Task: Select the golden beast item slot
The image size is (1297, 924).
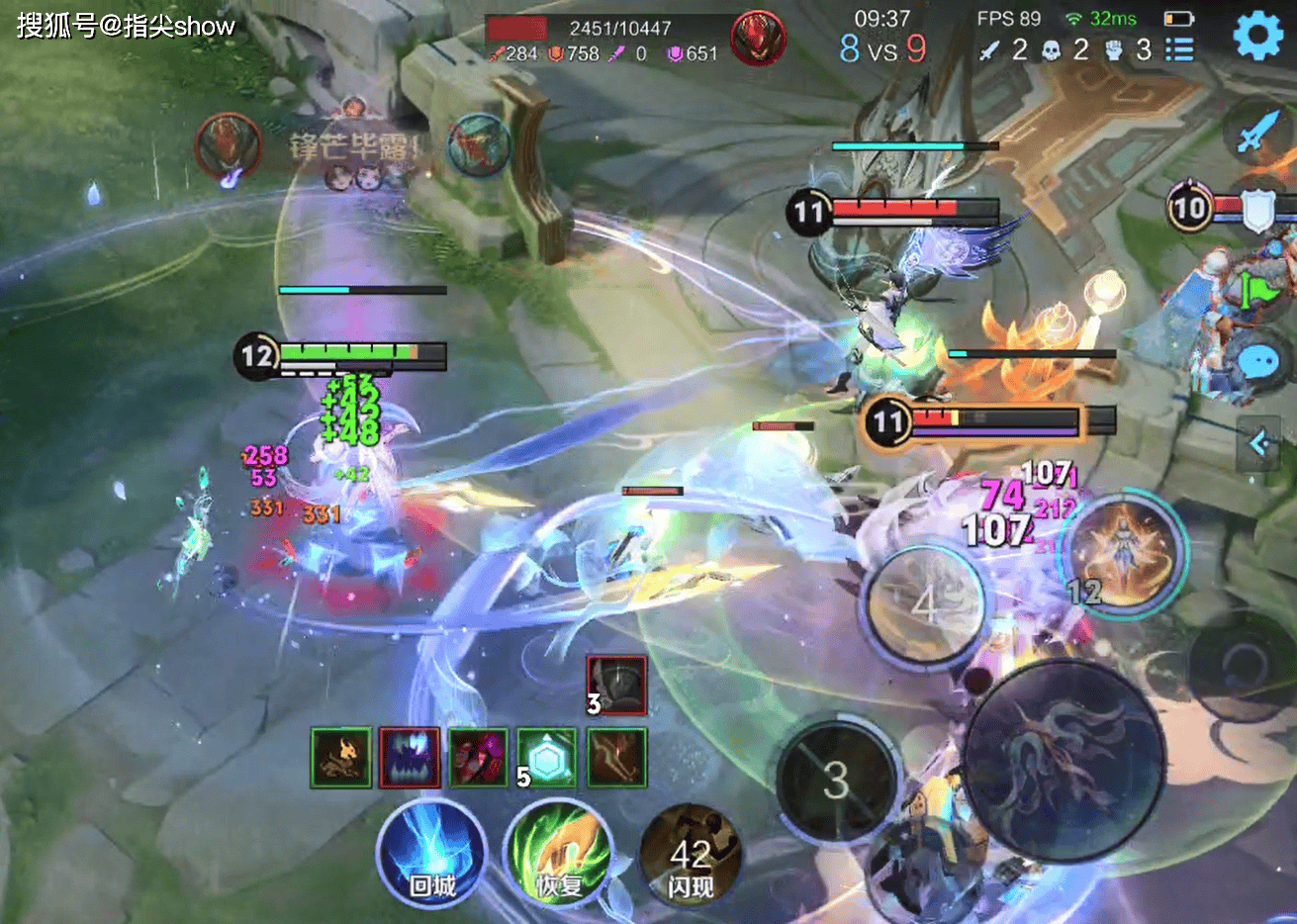Action: tap(341, 758)
